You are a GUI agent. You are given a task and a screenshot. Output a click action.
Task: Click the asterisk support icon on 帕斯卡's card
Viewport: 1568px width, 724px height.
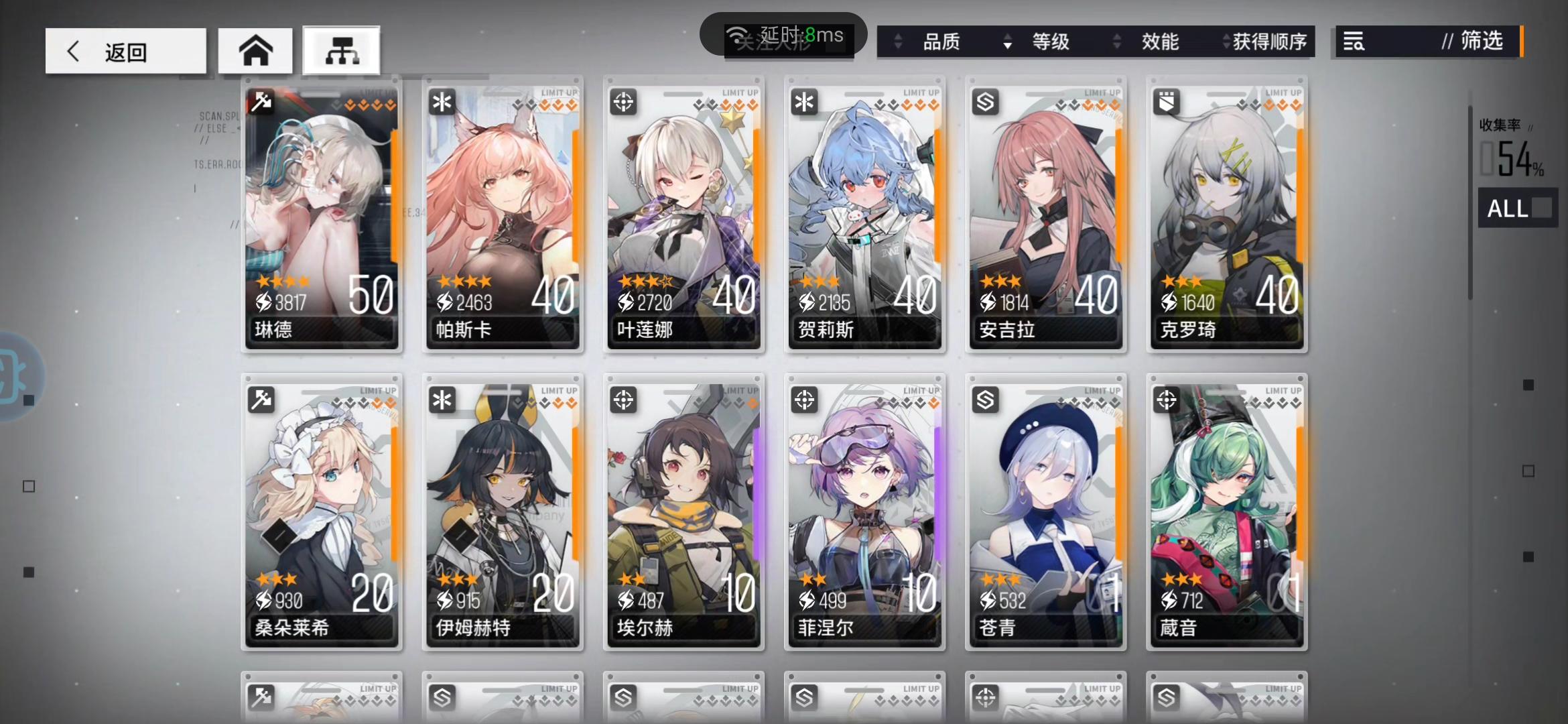click(x=442, y=103)
